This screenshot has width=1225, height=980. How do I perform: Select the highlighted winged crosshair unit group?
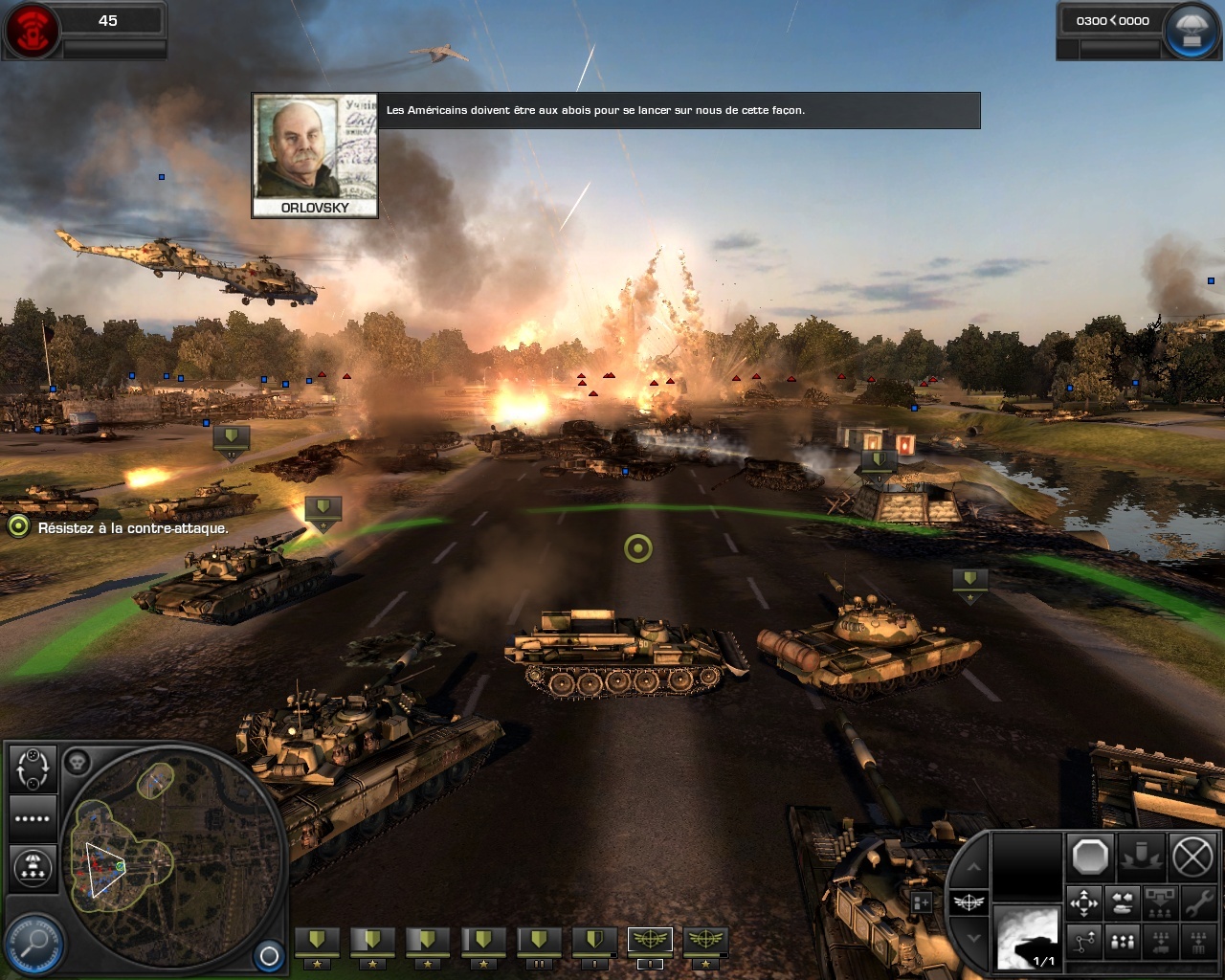tap(650, 942)
